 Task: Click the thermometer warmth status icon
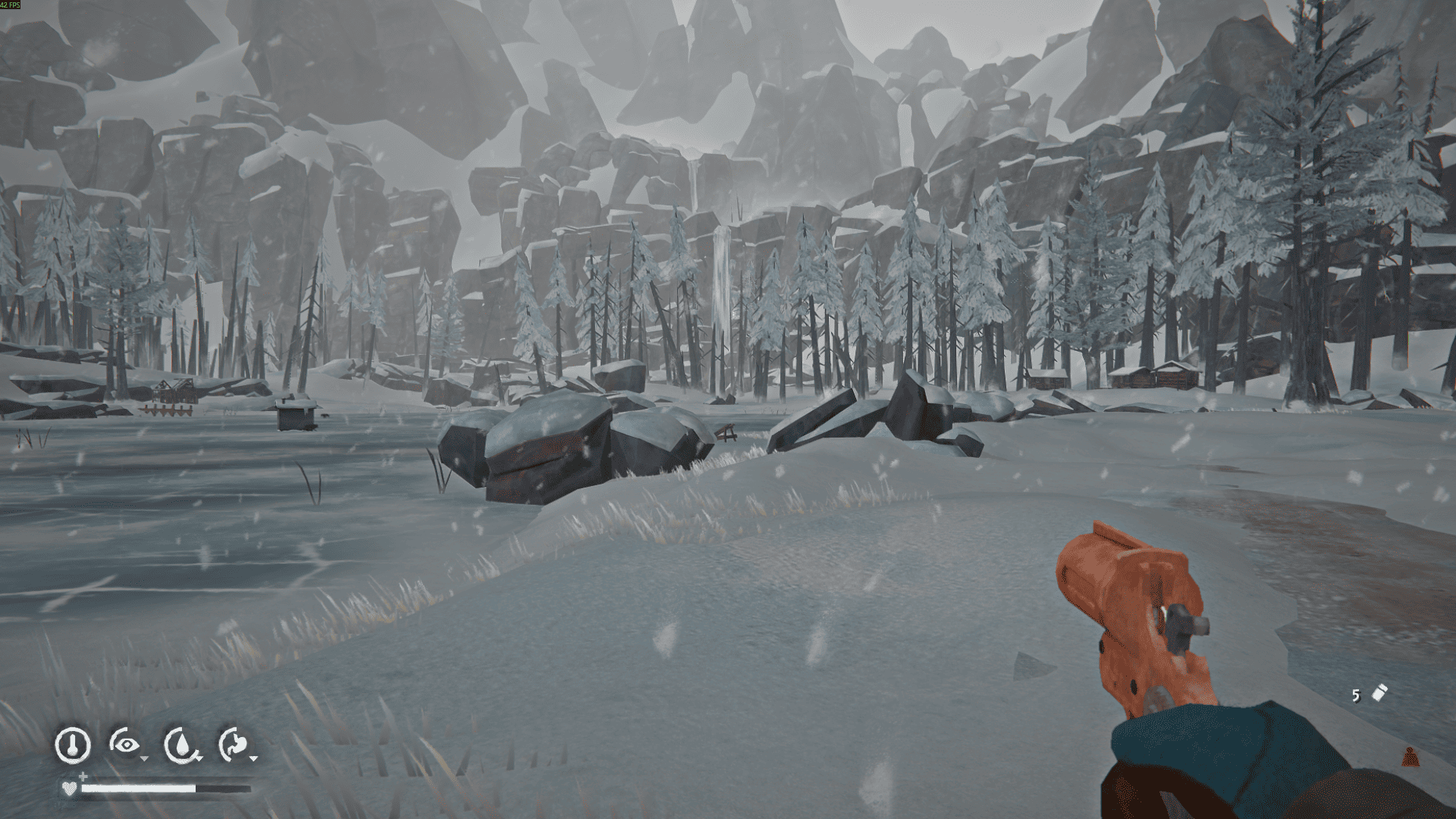click(73, 745)
